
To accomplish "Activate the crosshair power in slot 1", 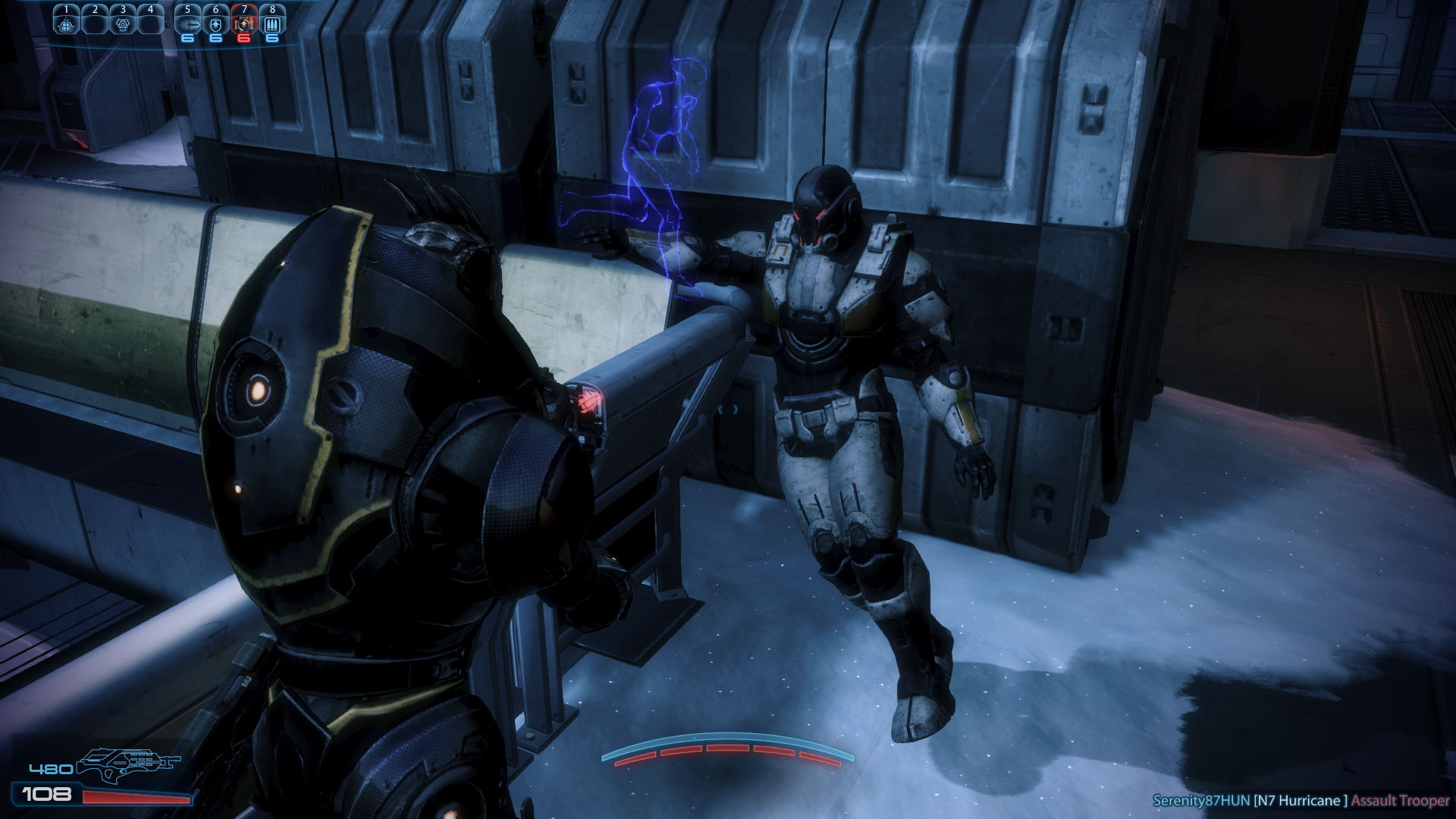I will 67,24.
